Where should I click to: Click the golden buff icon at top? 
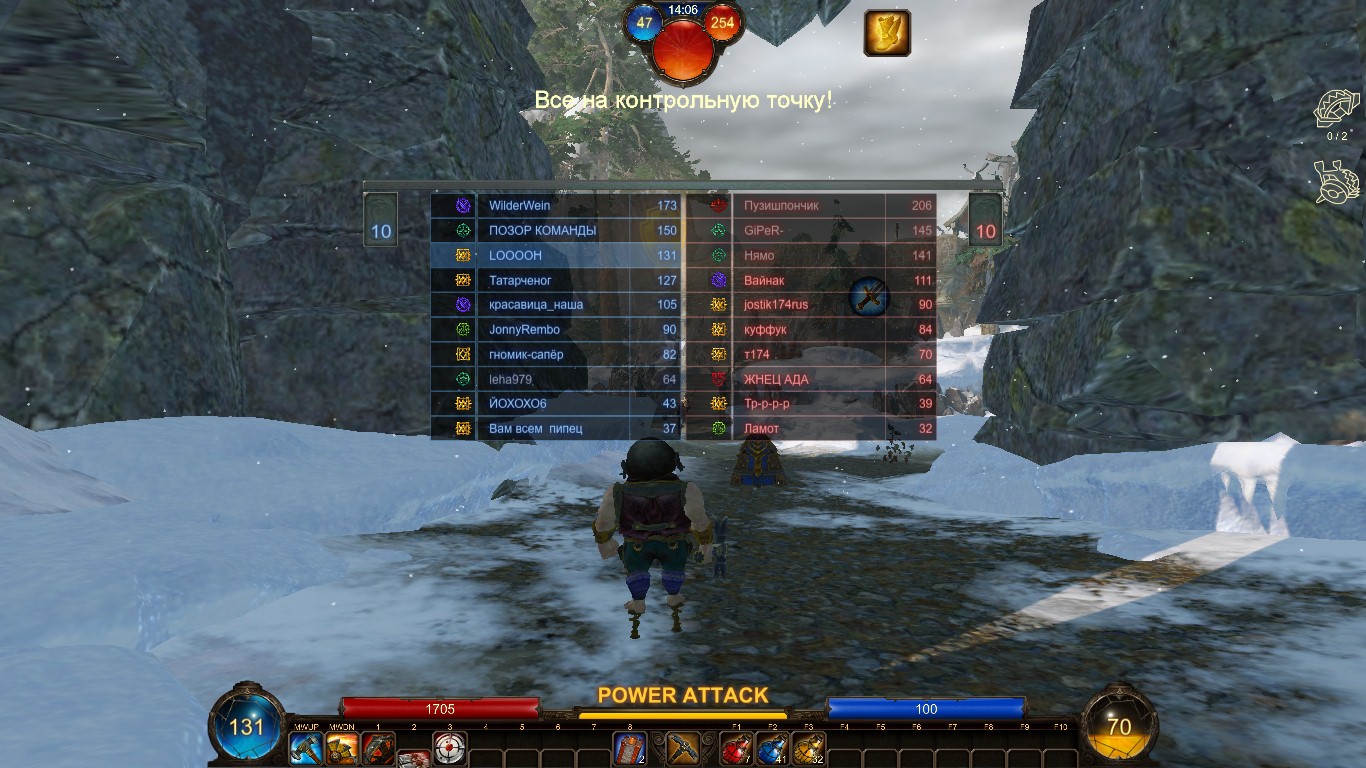(x=887, y=33)
